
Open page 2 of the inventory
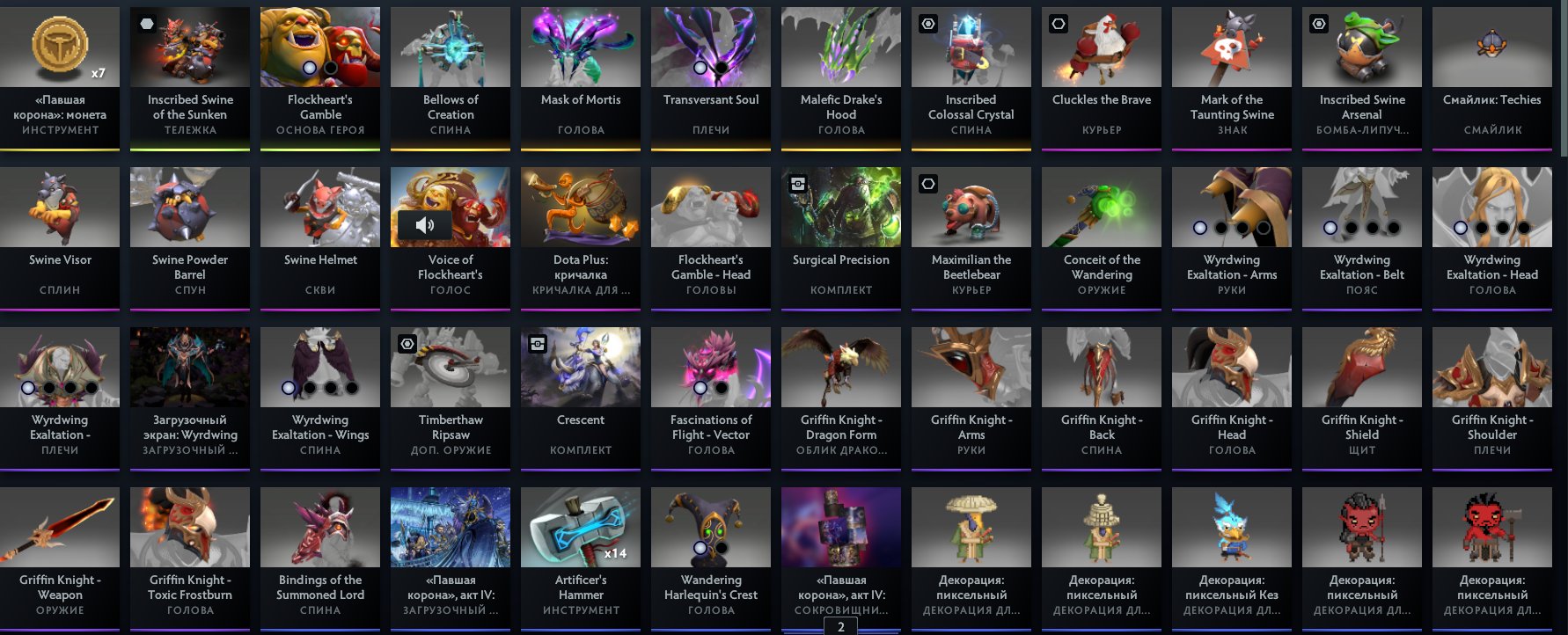pyautogui.click(x=840, y=626)
